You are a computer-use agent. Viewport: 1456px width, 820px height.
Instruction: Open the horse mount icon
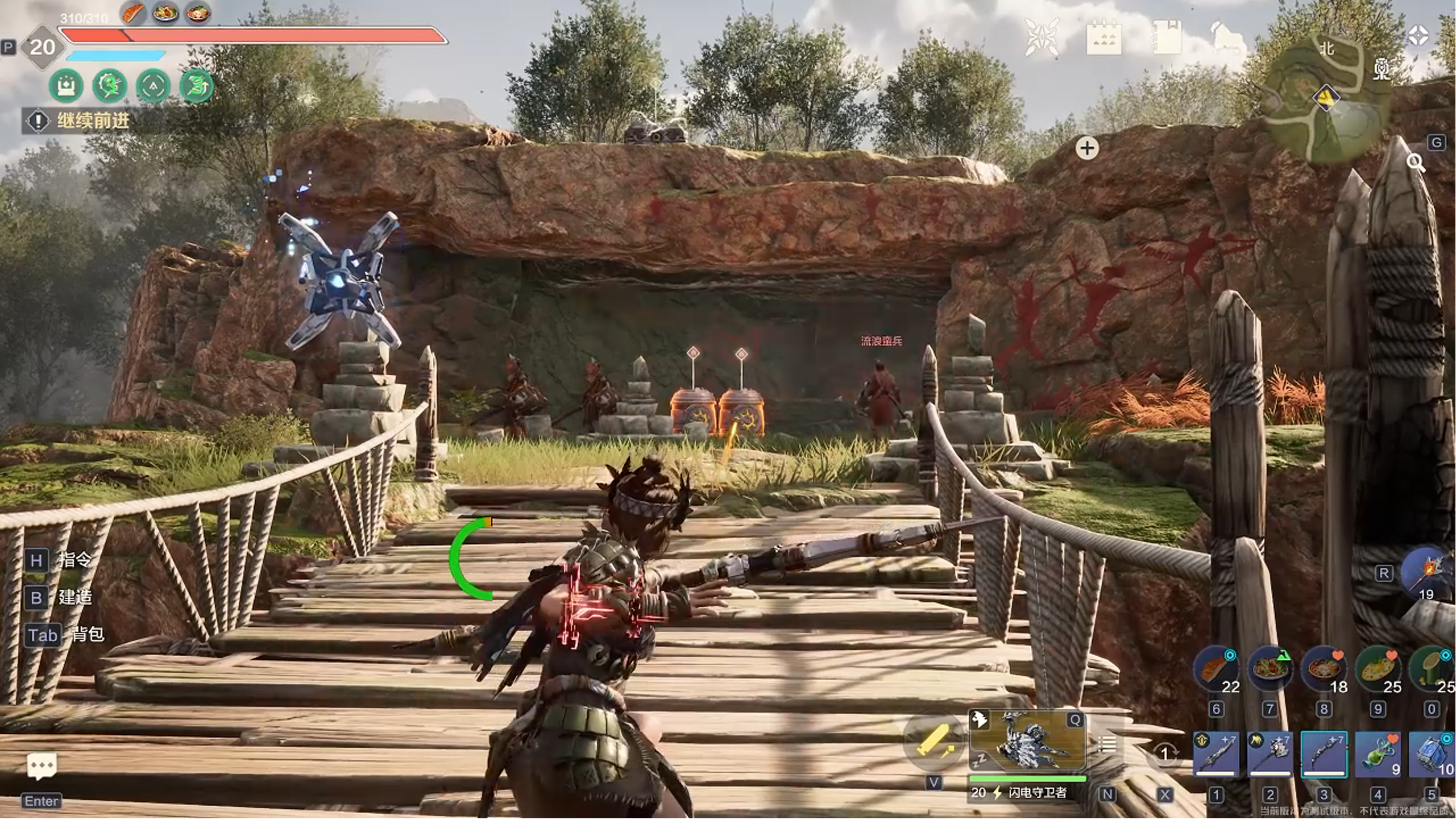[1227, 39]
